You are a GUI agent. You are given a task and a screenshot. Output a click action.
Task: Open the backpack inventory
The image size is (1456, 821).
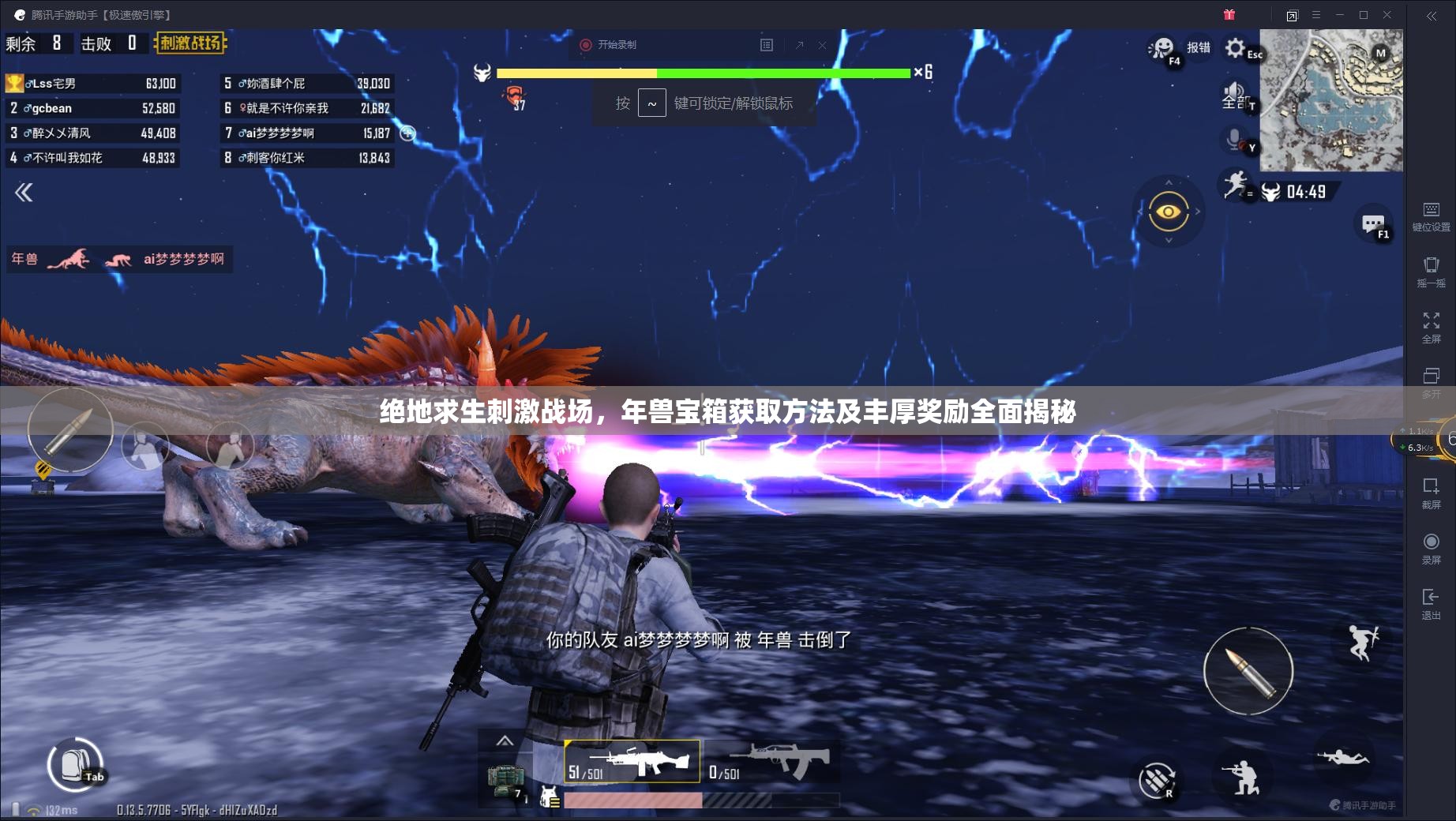73,763
